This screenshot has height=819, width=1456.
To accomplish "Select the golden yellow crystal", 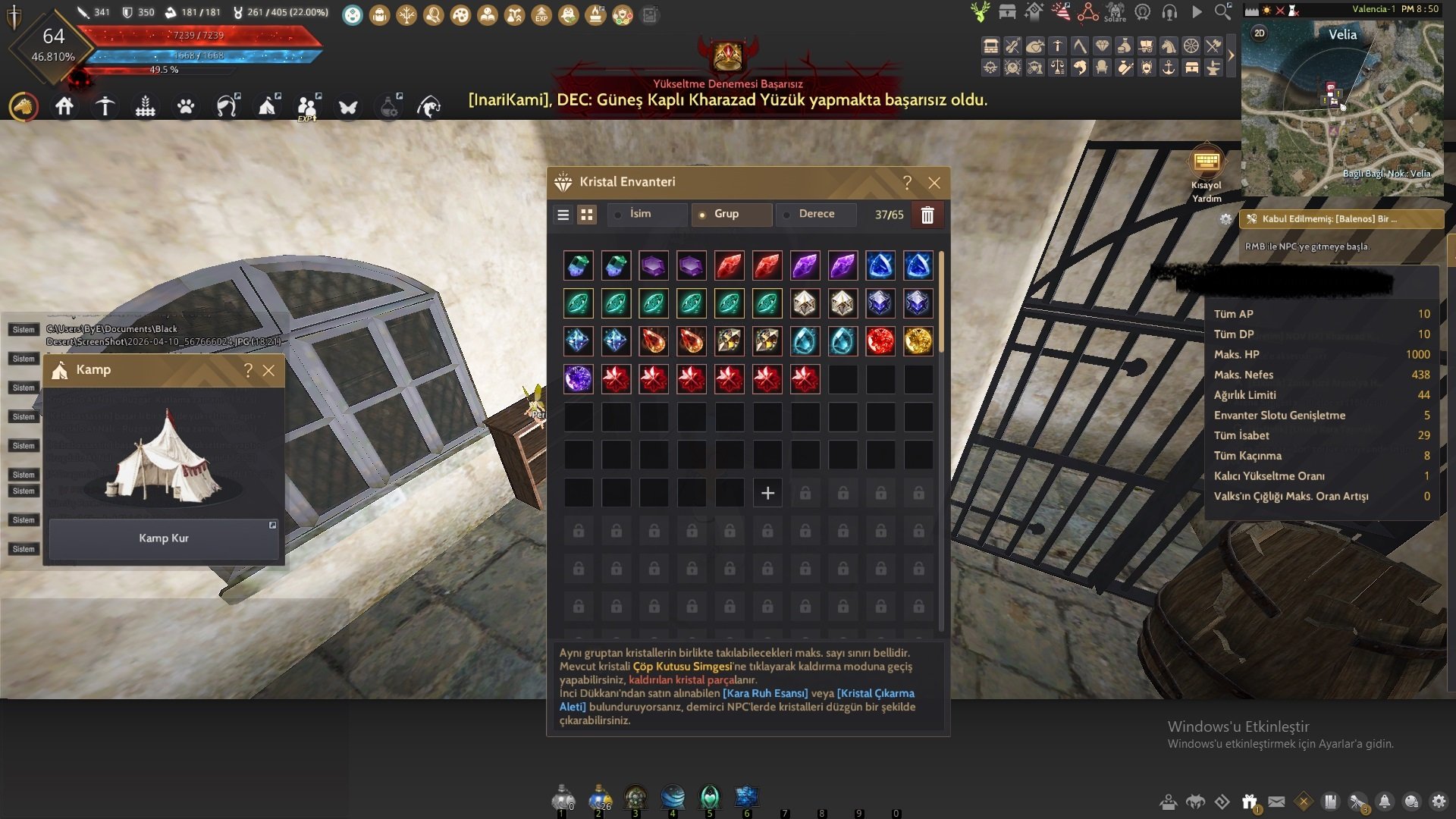I will (918, 341).
